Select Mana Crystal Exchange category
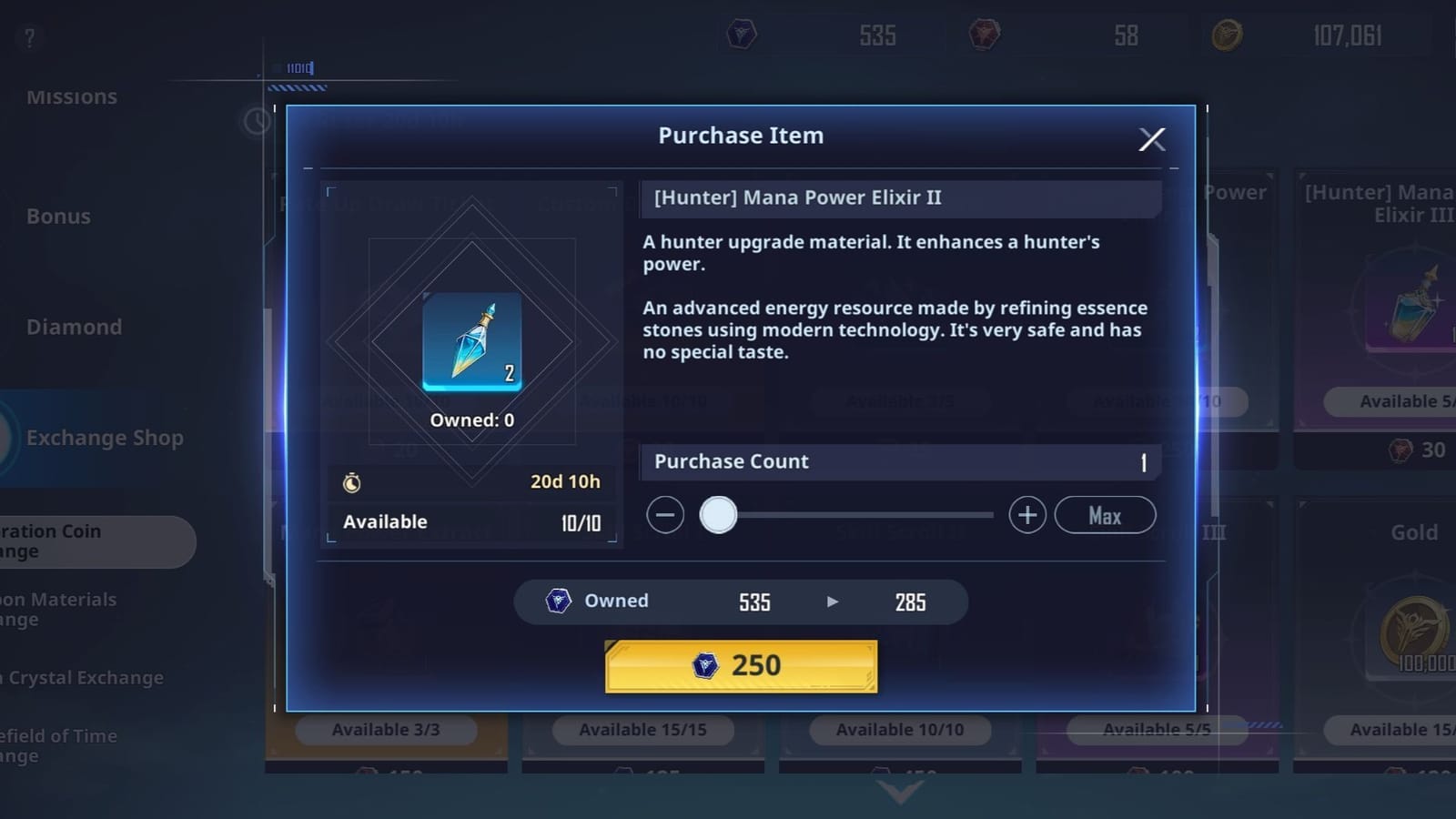Viewport: 1456px width, 819px height. [82, 678]
